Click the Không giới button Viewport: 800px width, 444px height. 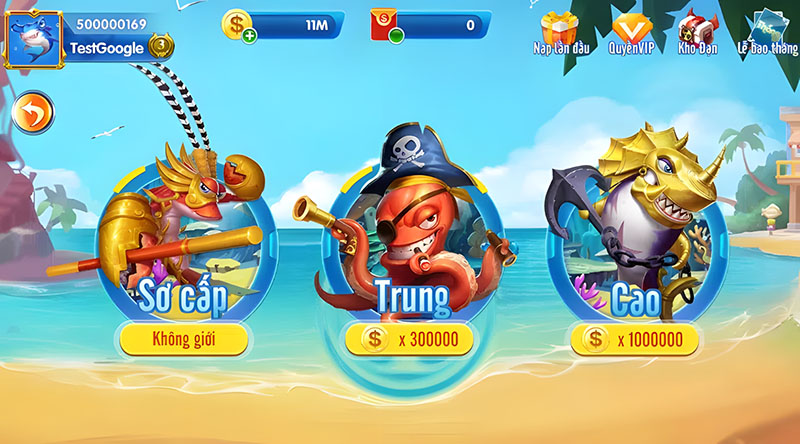pos(183,340)
